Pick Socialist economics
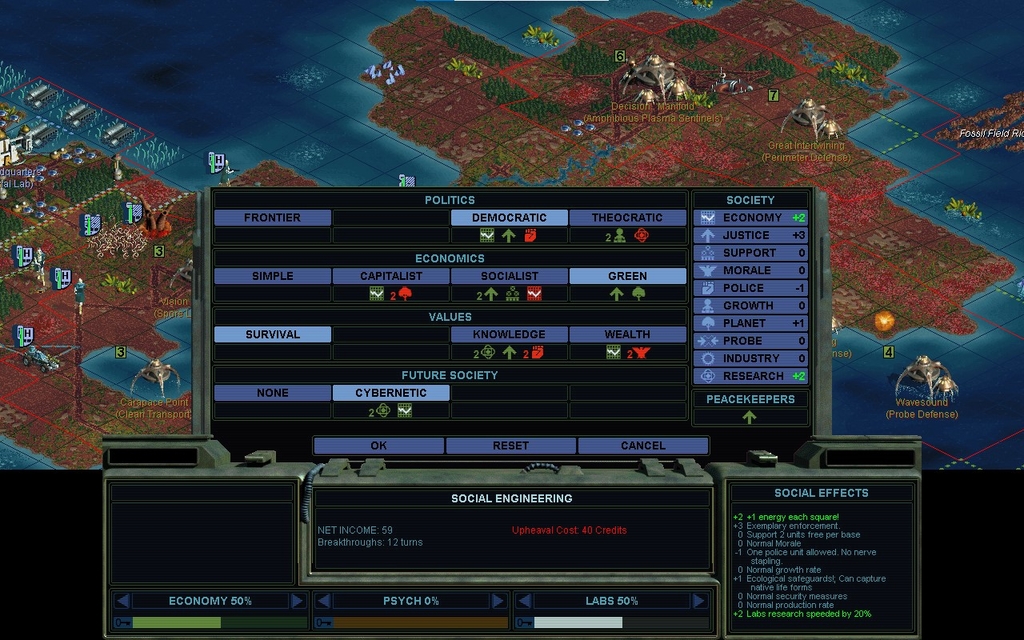This screenshot has height=640, width=1024. (x=509, y=276)
